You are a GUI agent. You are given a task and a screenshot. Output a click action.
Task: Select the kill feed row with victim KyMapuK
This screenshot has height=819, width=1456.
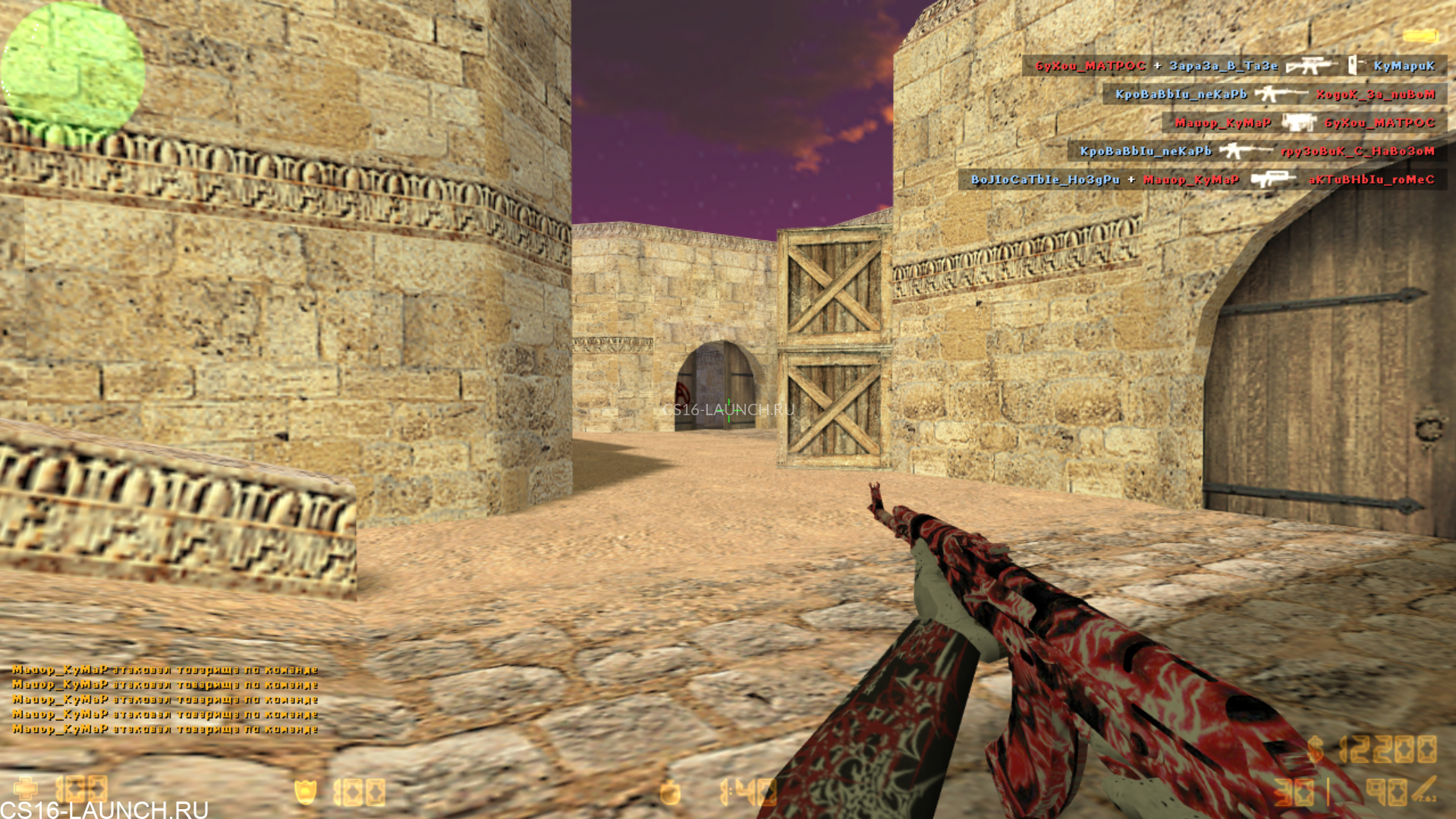coord(1234,66)
